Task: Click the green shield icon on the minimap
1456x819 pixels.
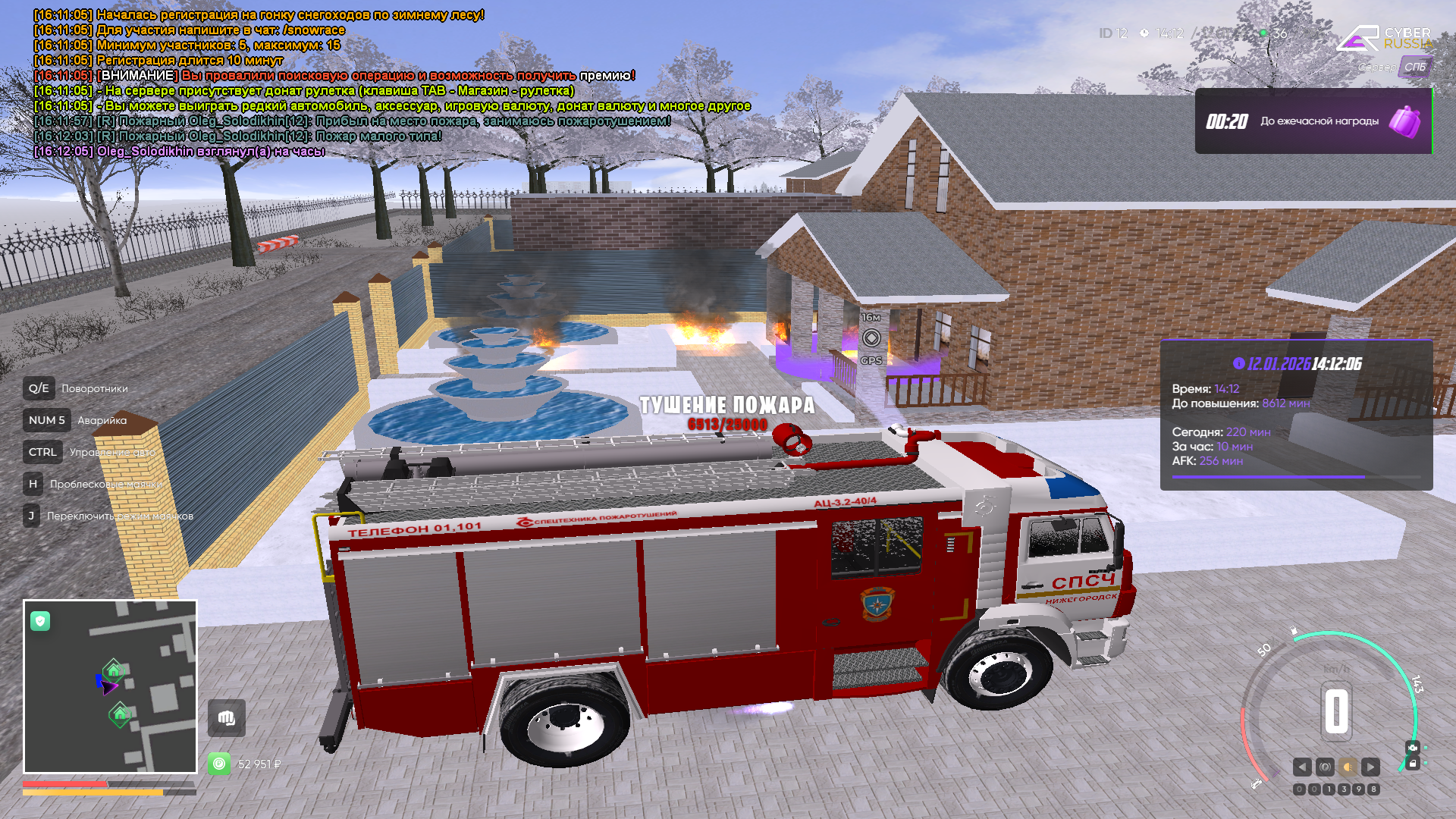Action: tap(40, 622)
